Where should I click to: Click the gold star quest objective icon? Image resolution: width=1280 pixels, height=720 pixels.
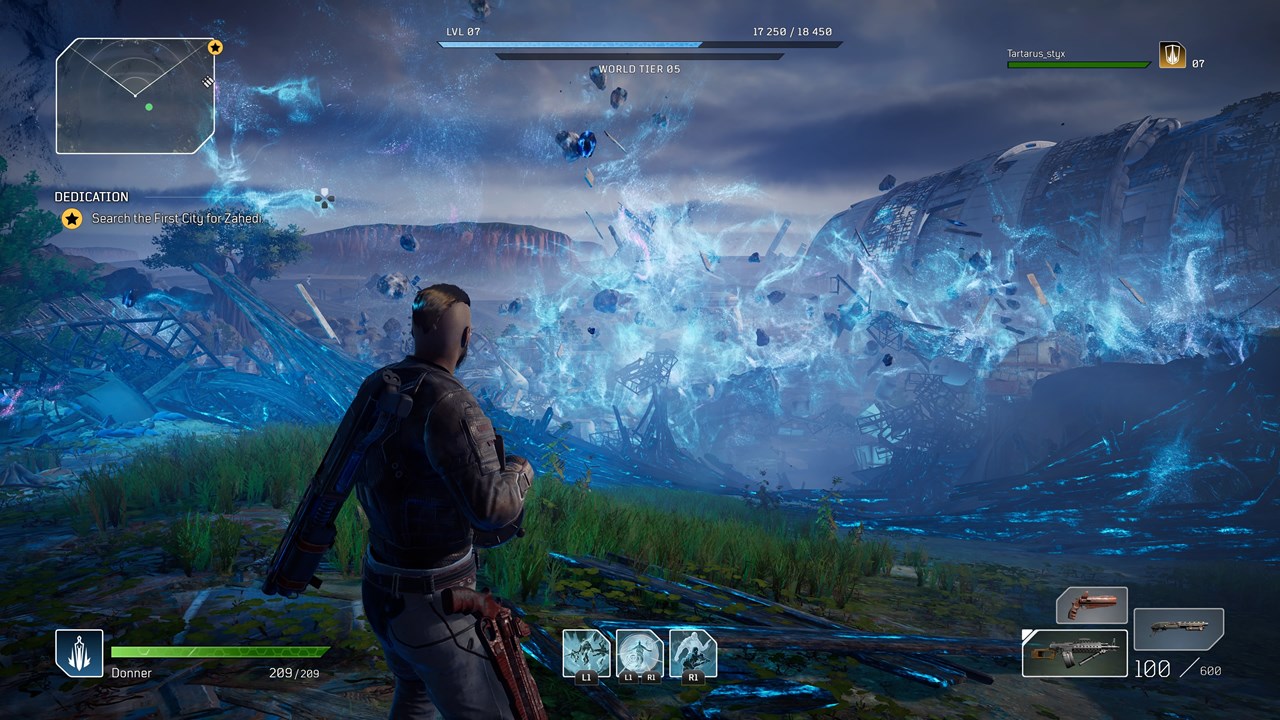(72, 218)
